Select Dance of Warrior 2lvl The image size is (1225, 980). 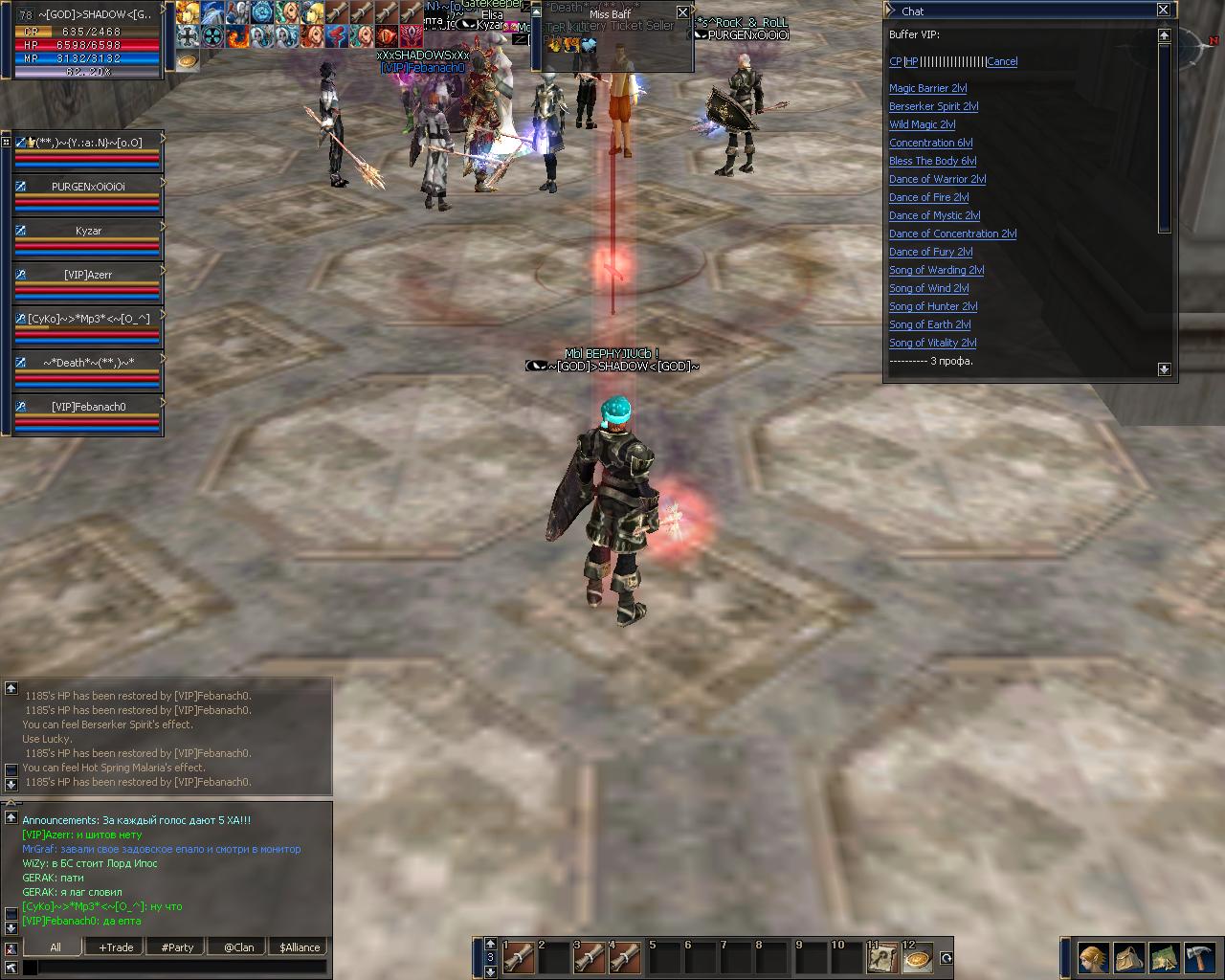[x=937, y=179]
